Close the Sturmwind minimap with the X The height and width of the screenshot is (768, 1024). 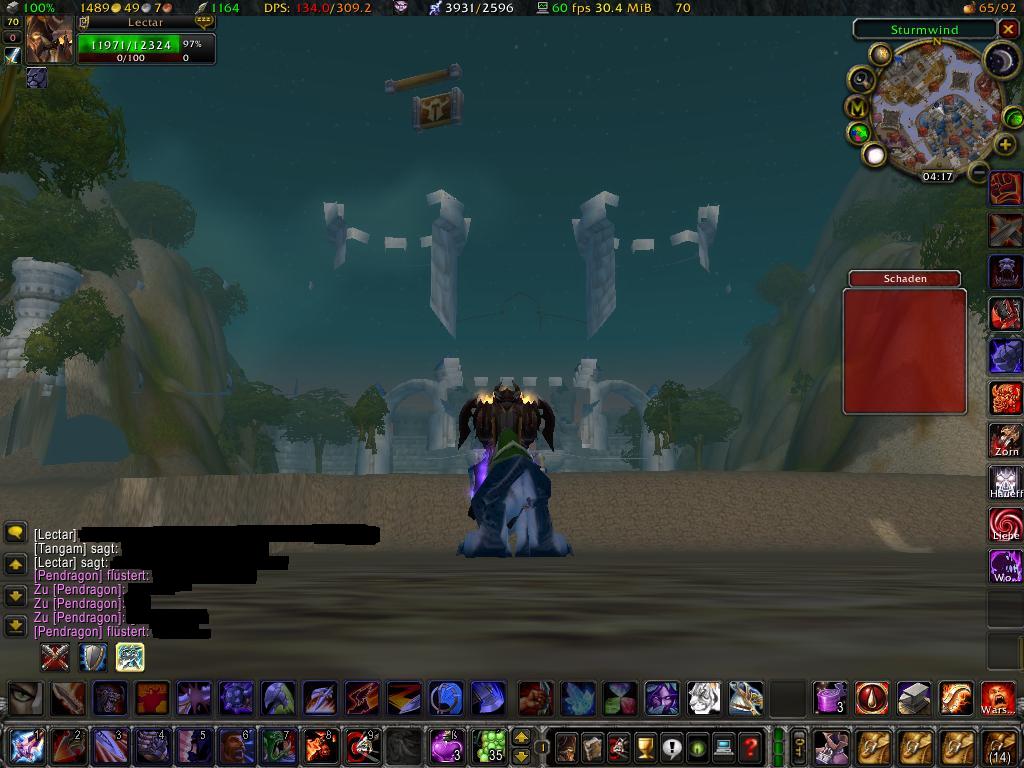pos(1008,30)
